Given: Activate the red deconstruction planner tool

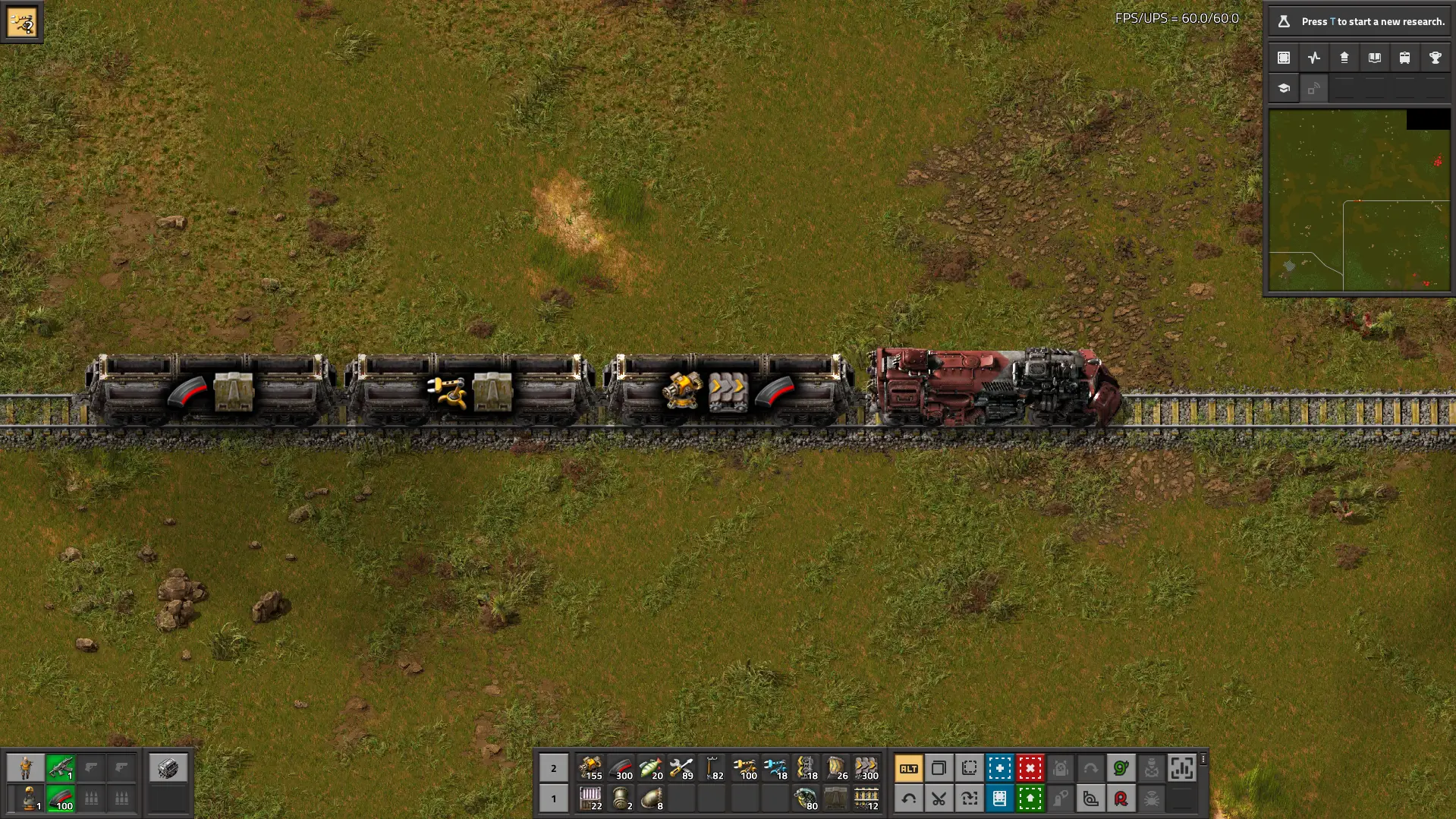Looking at the screenshot, I should point(1030,768).
